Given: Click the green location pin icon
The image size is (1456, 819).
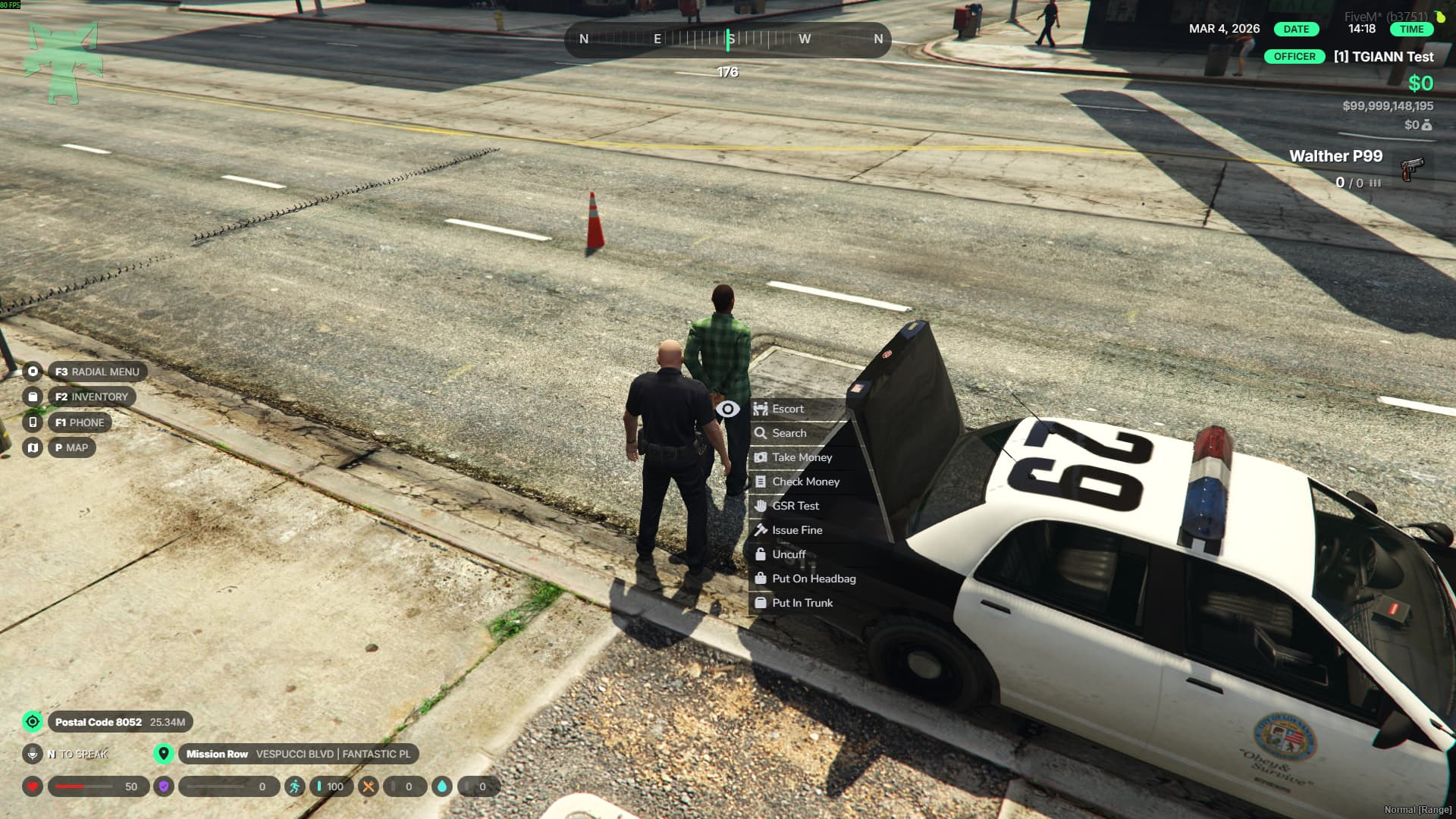Looking at the screenshot, I should [x=163, y=754].
